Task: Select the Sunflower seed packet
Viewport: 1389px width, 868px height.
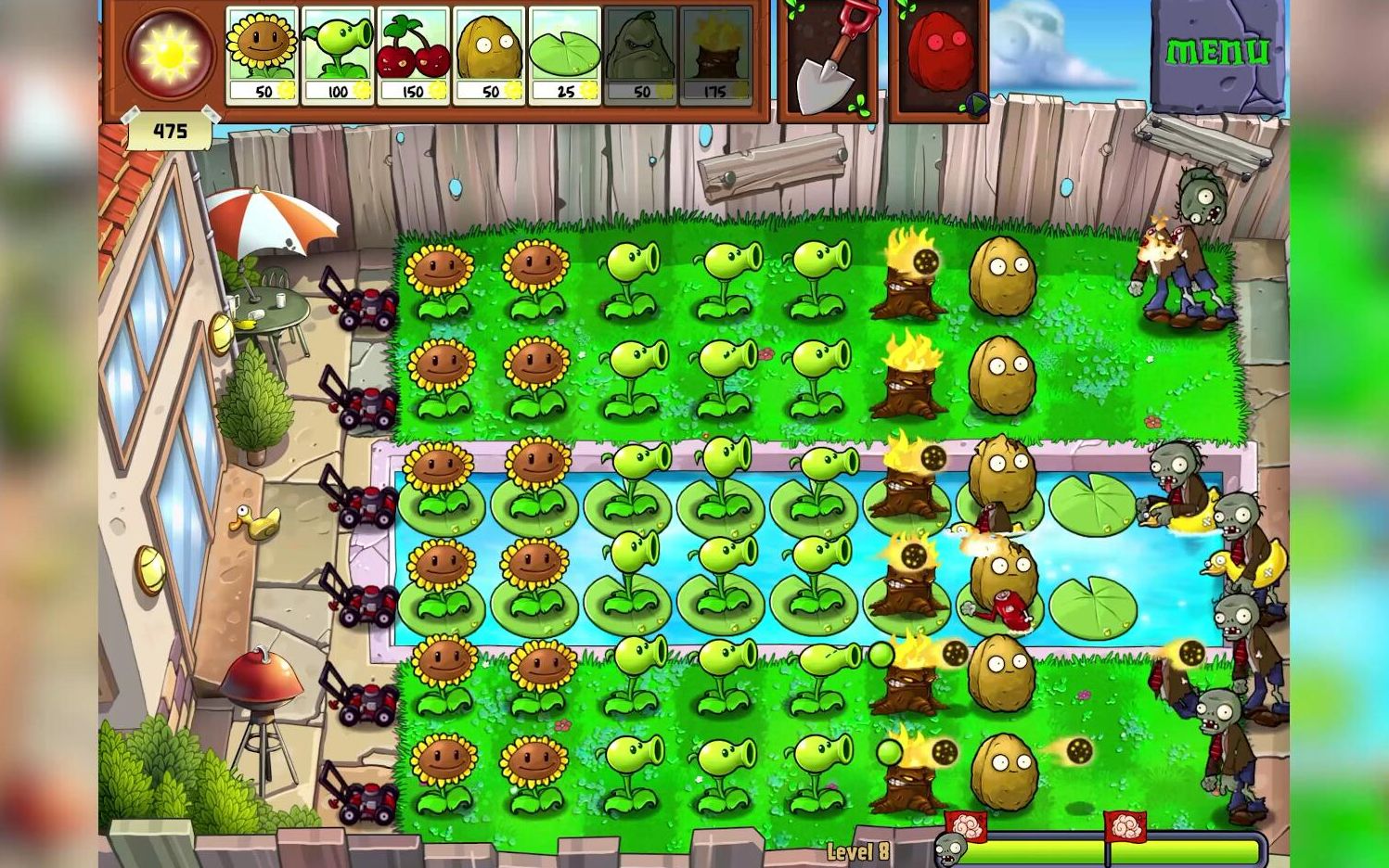Action: pyautogui.click(x=262, y=55)
